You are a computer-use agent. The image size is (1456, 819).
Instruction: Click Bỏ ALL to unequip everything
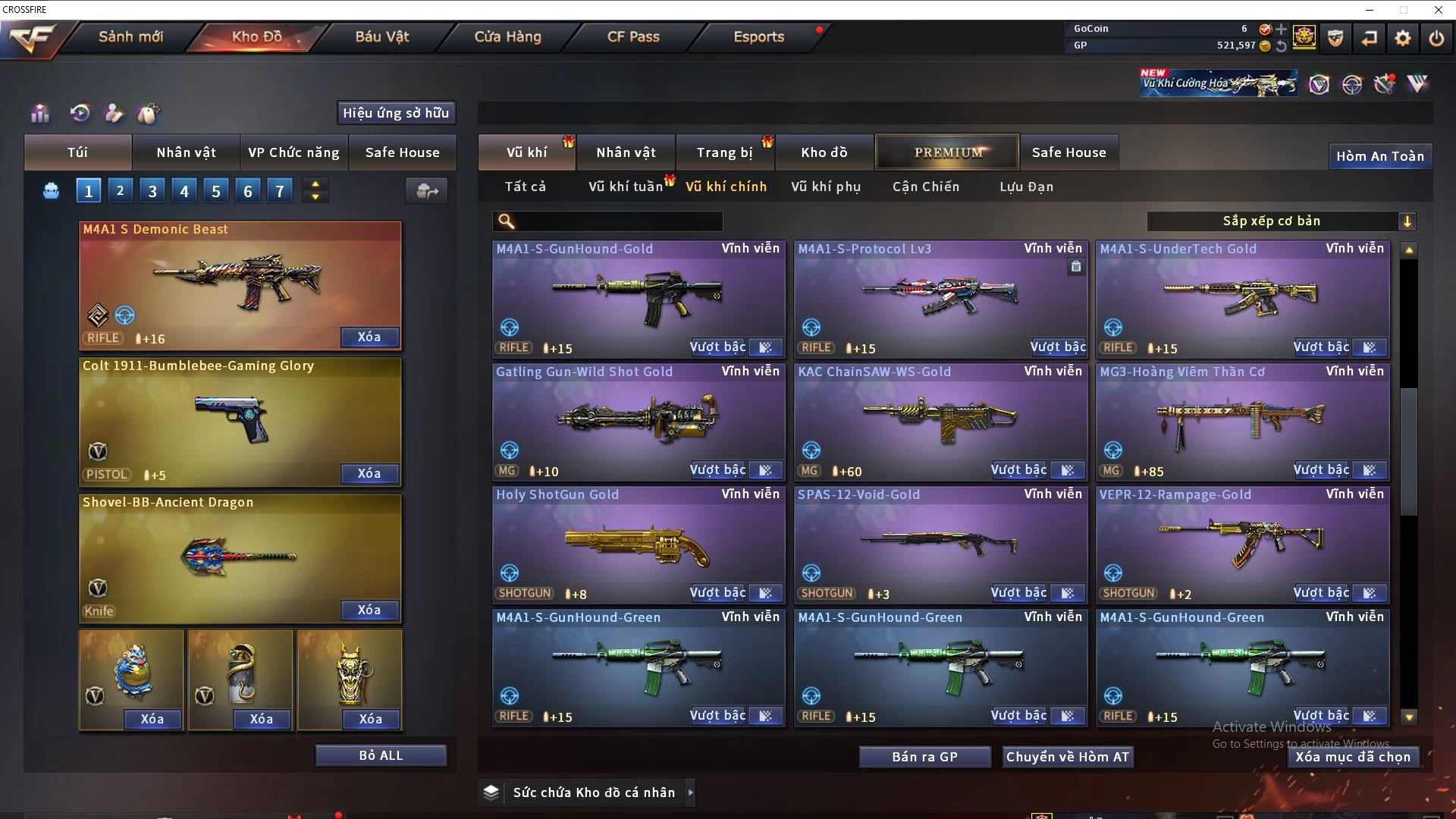(381, 755)
